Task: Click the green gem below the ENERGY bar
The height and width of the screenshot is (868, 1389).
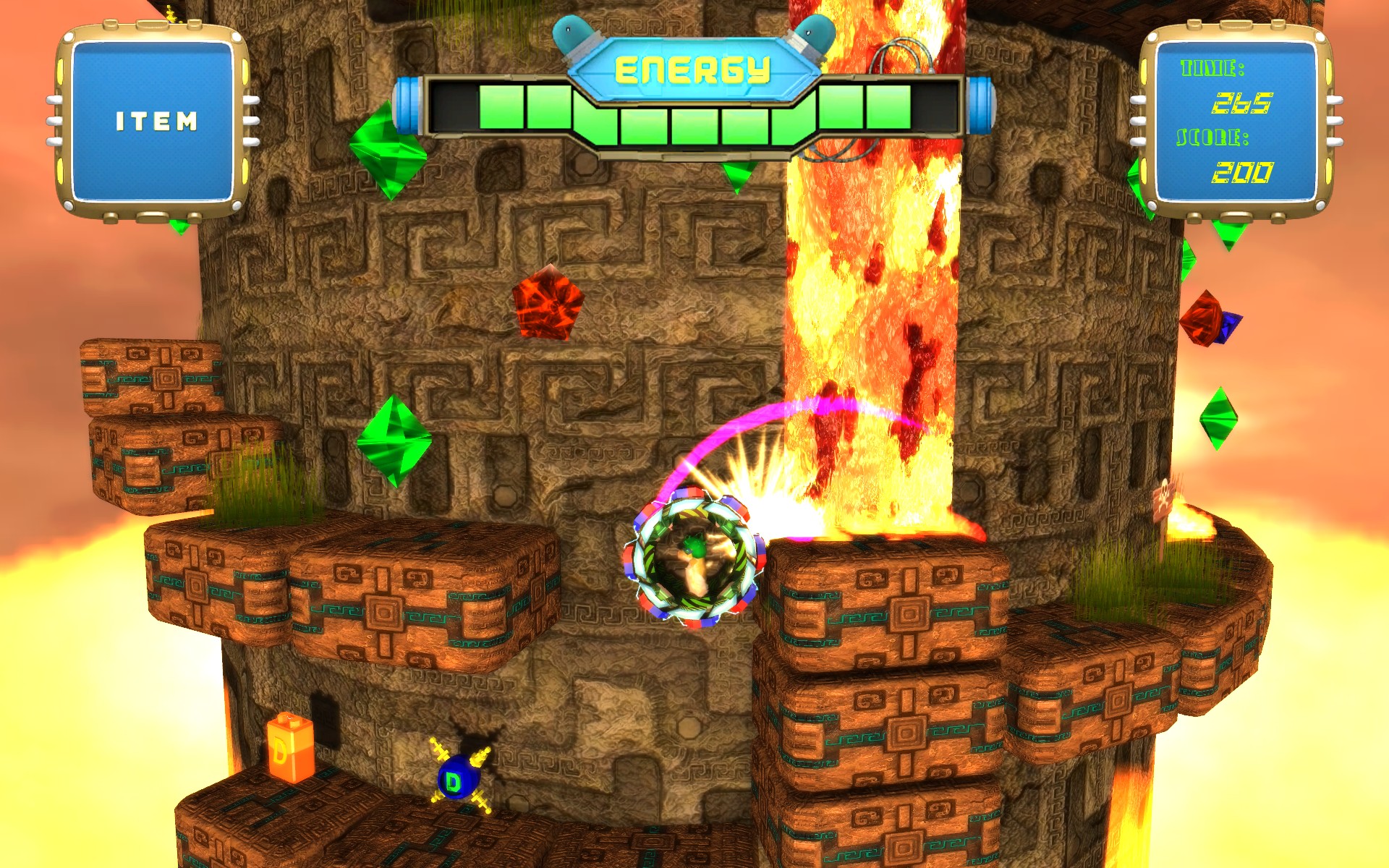Action: coord(388,150)
